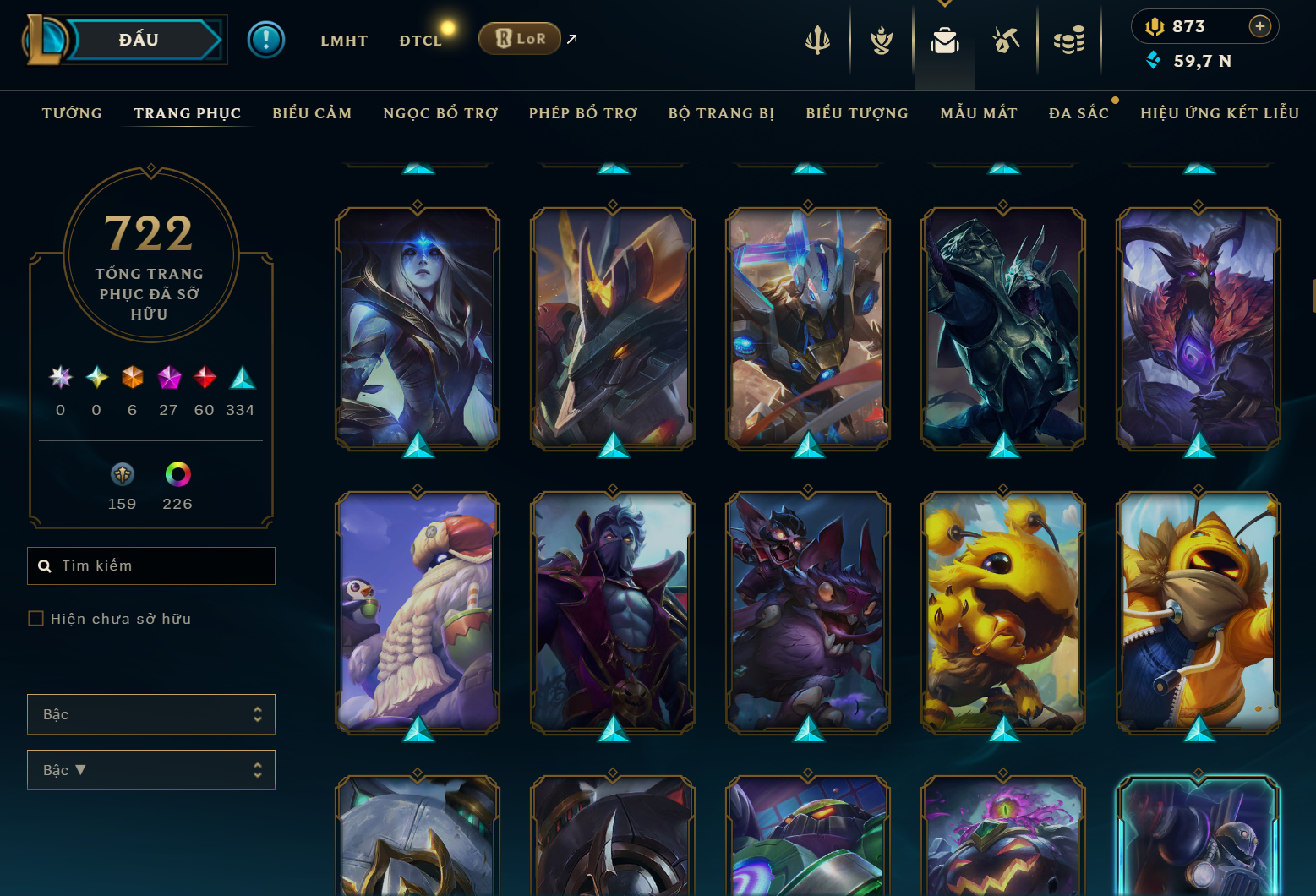
Task: Click the ward skin icon showing 159
Action: click(122, 474)
